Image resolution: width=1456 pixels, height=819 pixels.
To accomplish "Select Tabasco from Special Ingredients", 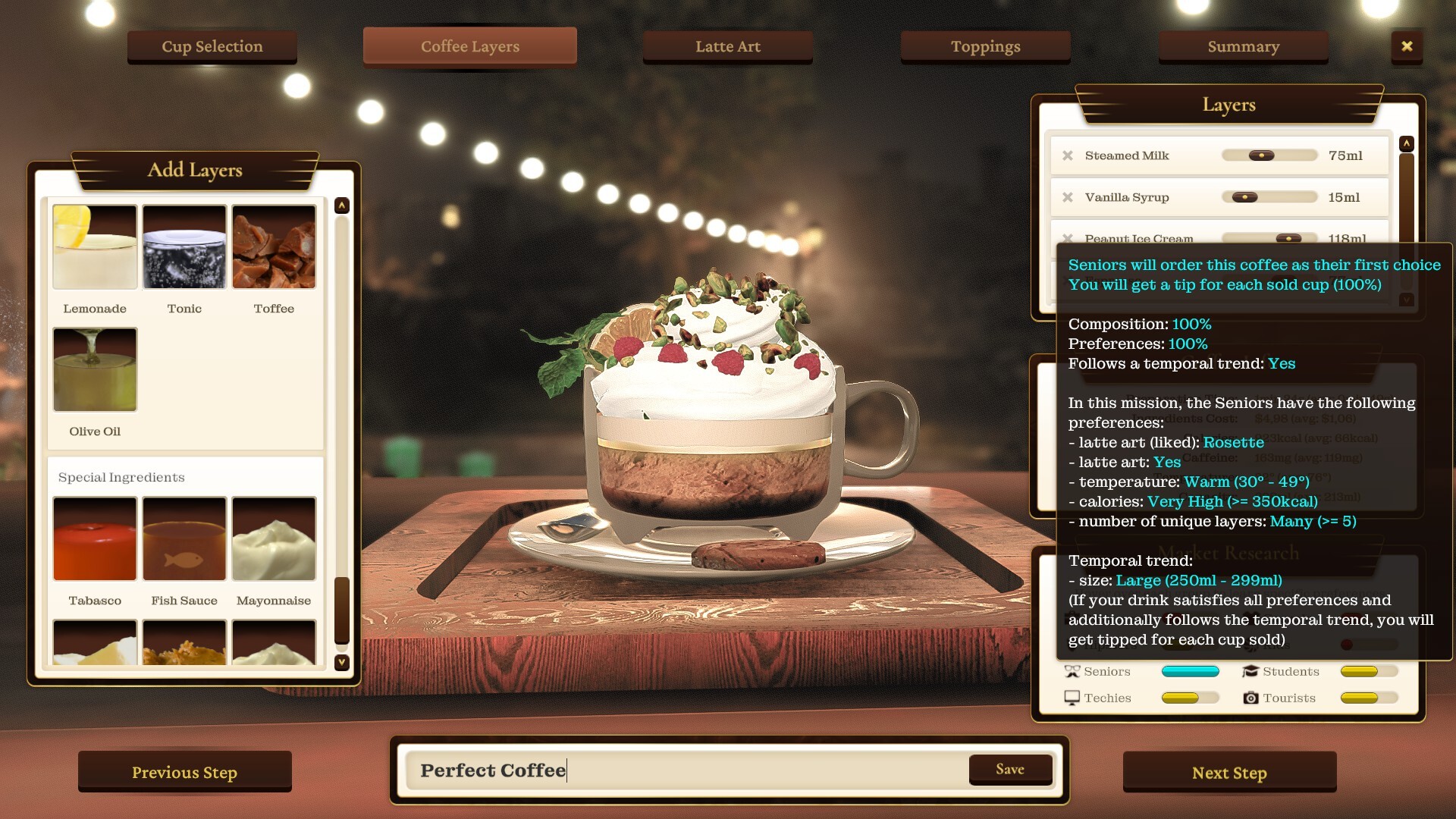I will (x=94, y=538).
